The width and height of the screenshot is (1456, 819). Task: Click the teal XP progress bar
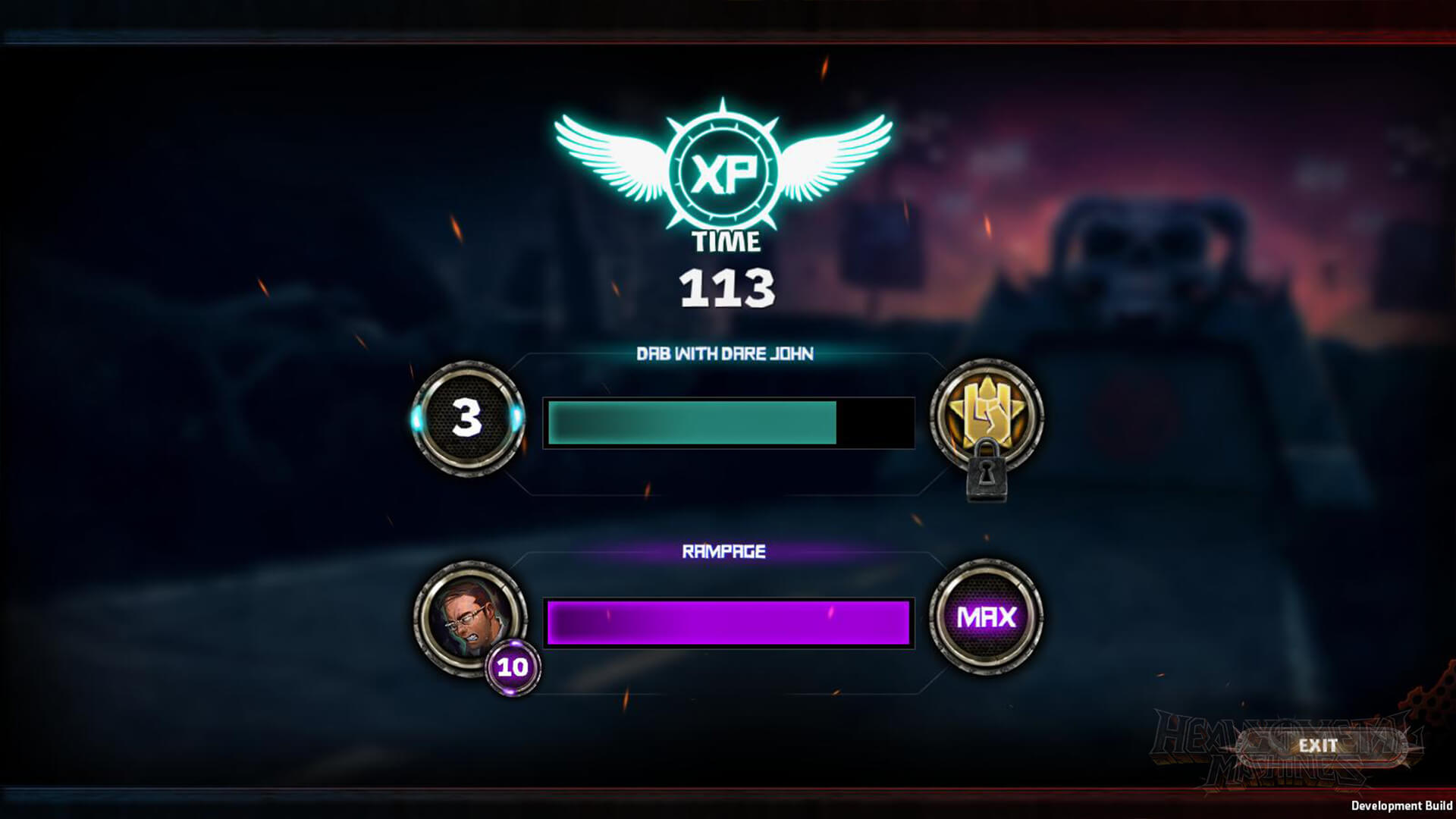click(690, 421)
